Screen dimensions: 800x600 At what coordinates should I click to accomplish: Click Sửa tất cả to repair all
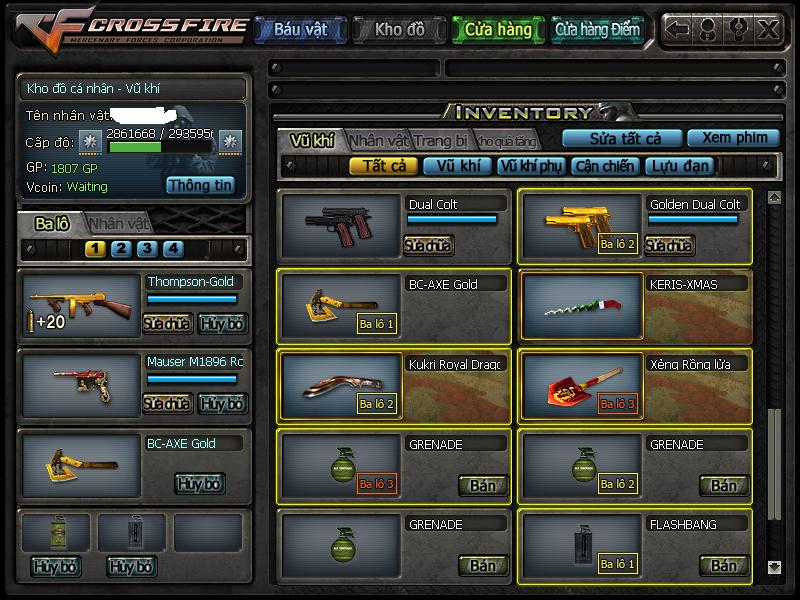(x=625, y=138)
